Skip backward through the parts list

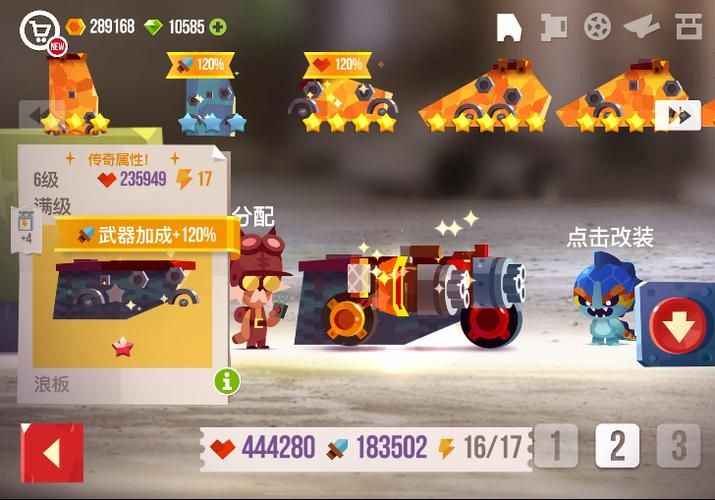point(36,115)
